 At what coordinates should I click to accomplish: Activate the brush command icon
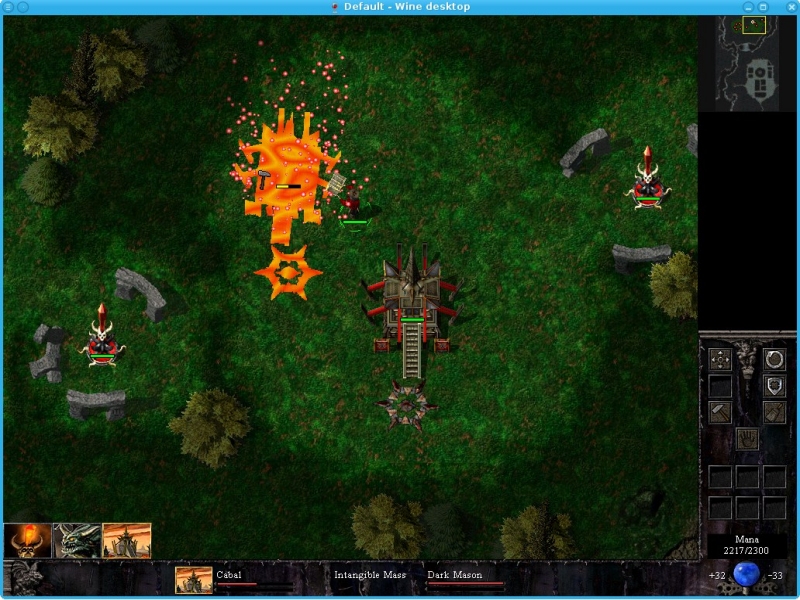774,412
